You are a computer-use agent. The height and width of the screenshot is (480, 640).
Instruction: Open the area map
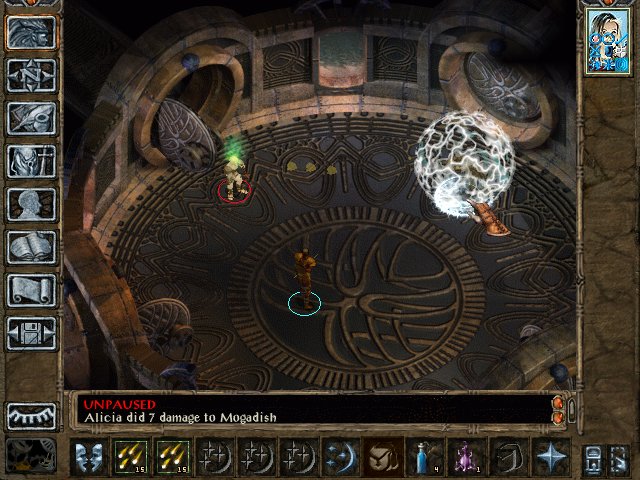point(31,75)
